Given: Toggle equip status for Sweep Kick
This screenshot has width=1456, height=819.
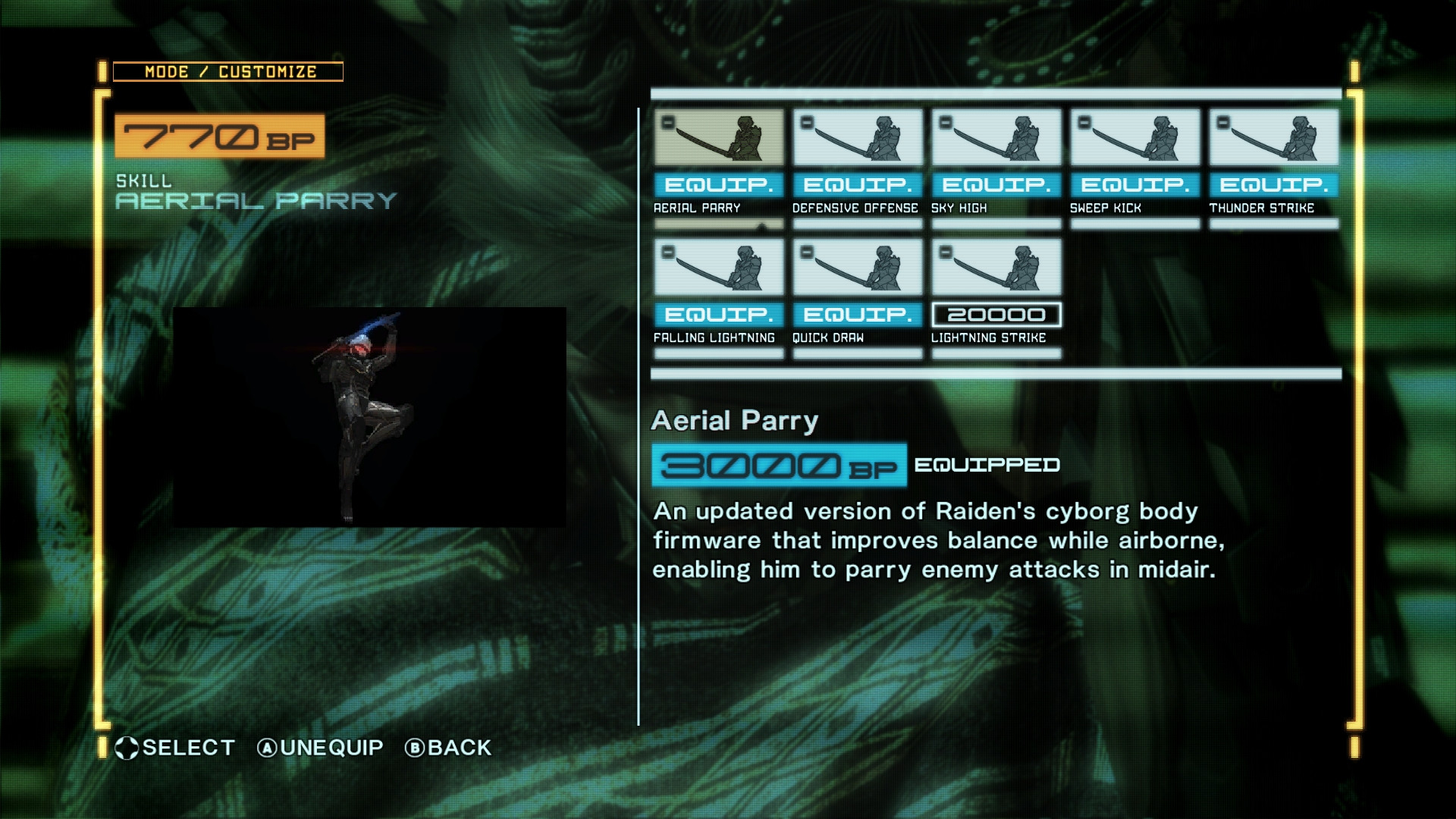Looking at the screenshot, I should 1133,184.
